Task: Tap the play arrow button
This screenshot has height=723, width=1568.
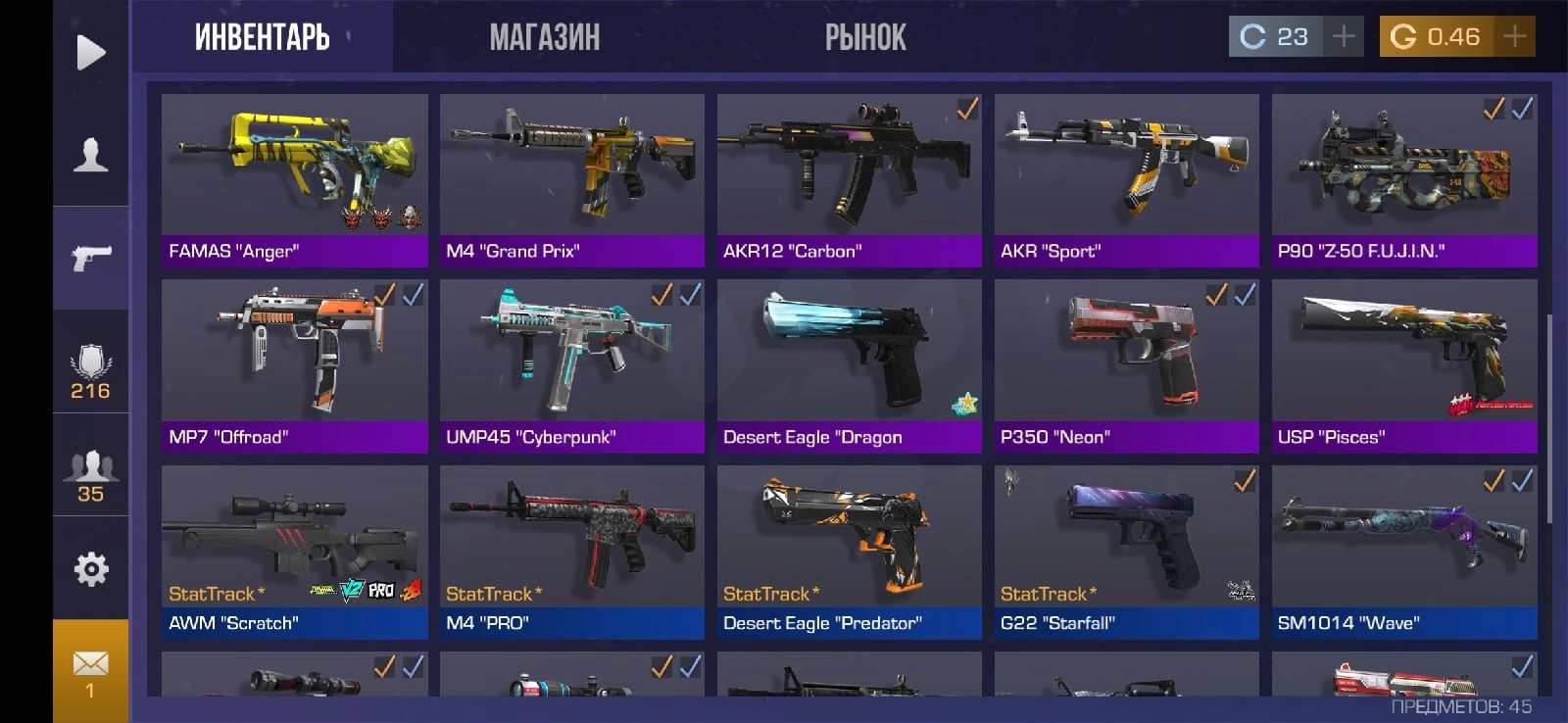Action: [90, 52]
